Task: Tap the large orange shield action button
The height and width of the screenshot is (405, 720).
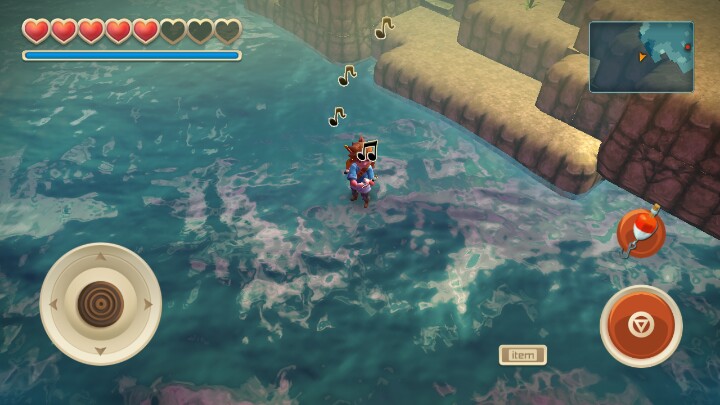Action: pos(641,326)
